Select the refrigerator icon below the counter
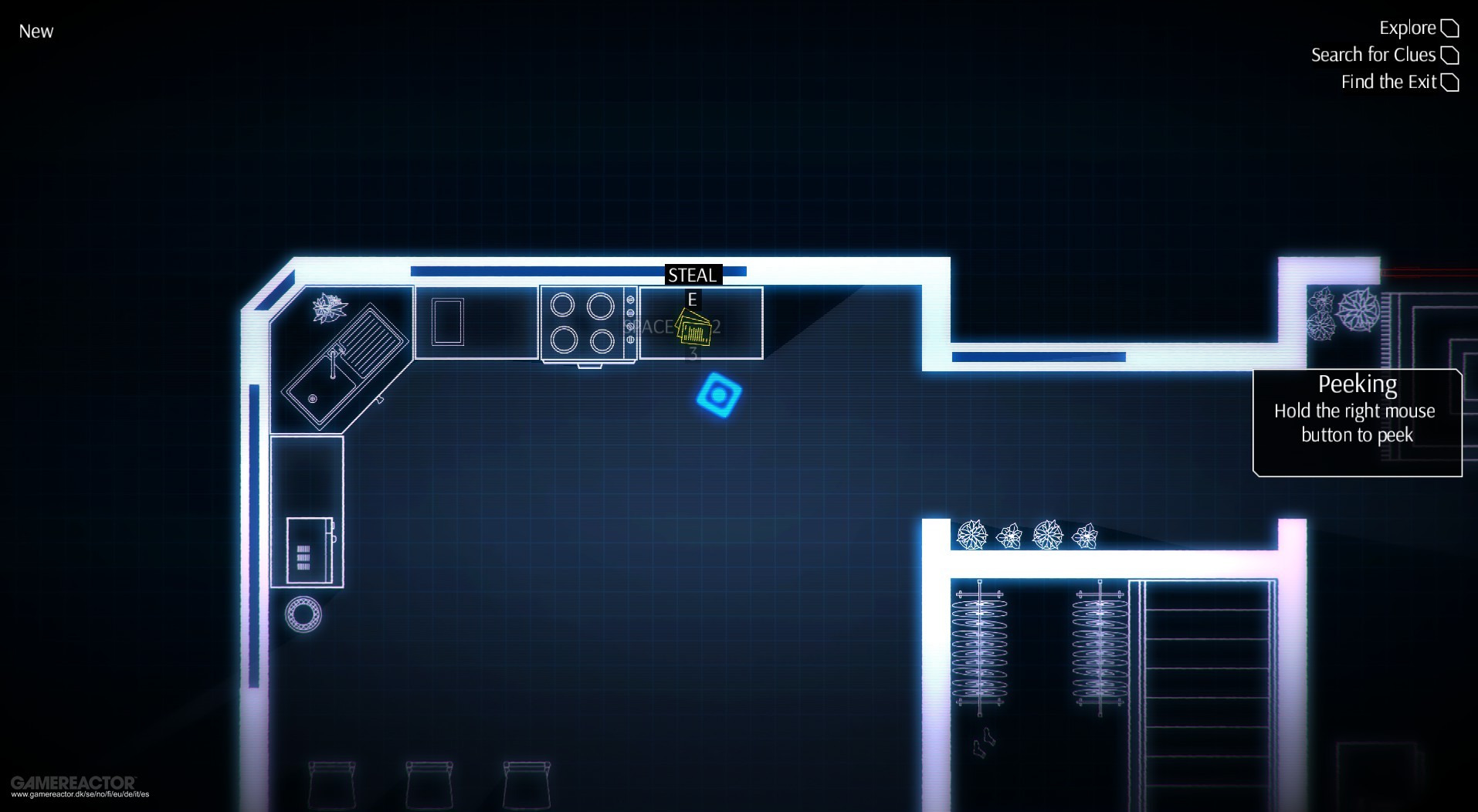1478x812 pixels. (309, 550)
